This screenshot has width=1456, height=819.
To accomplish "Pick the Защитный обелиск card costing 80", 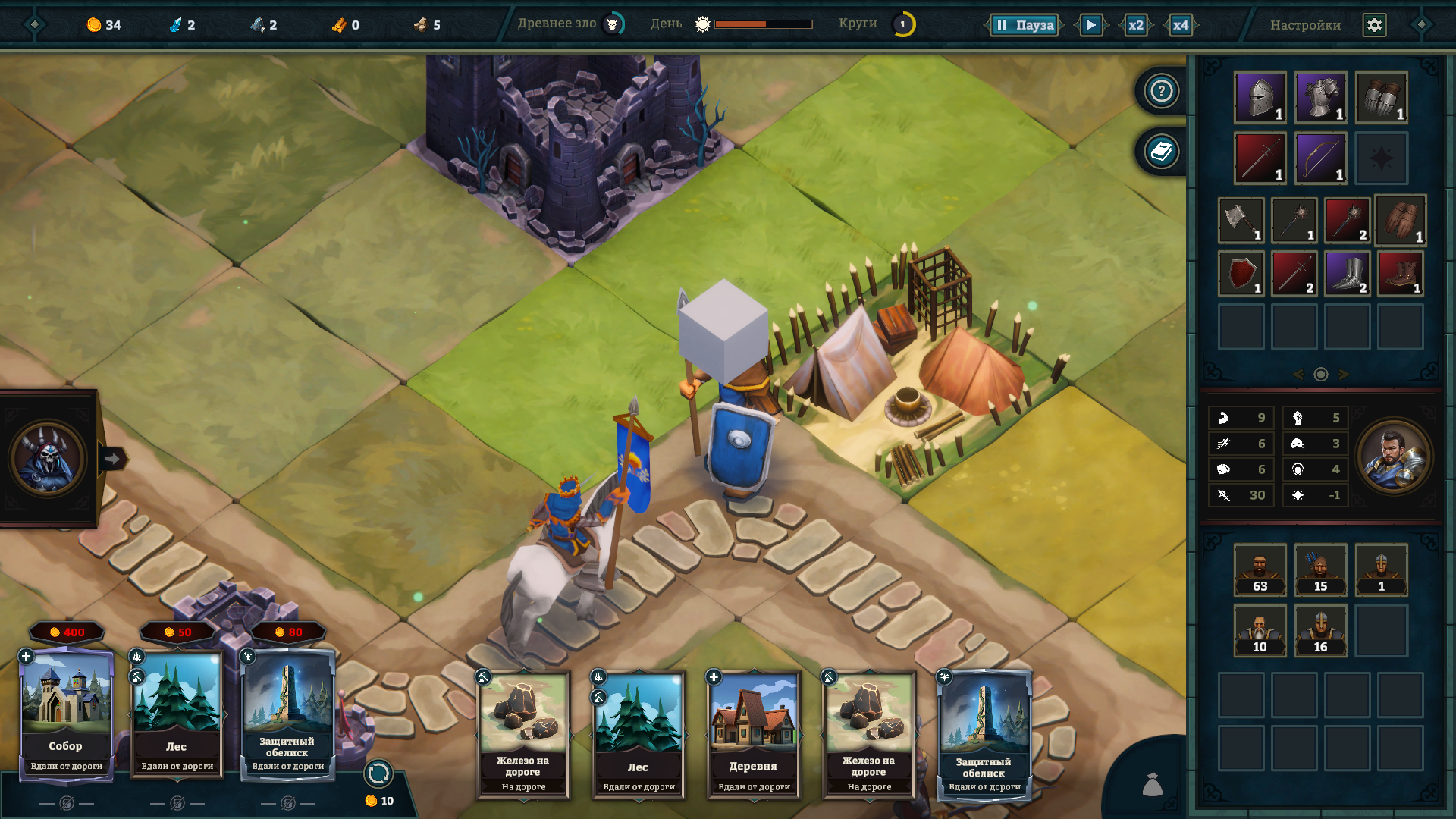I will click(x=287, y=713).
